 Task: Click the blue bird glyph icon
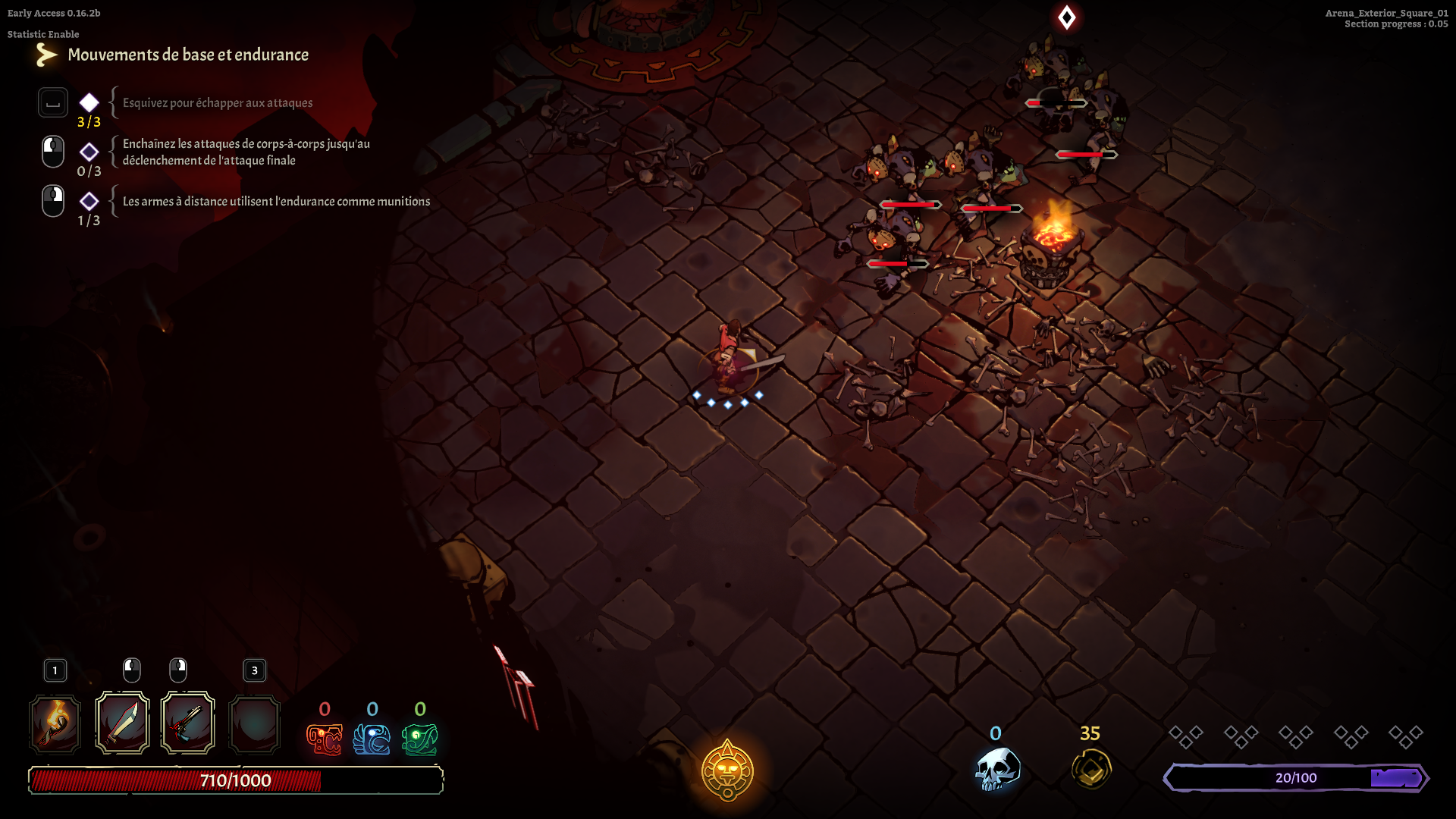372,739
